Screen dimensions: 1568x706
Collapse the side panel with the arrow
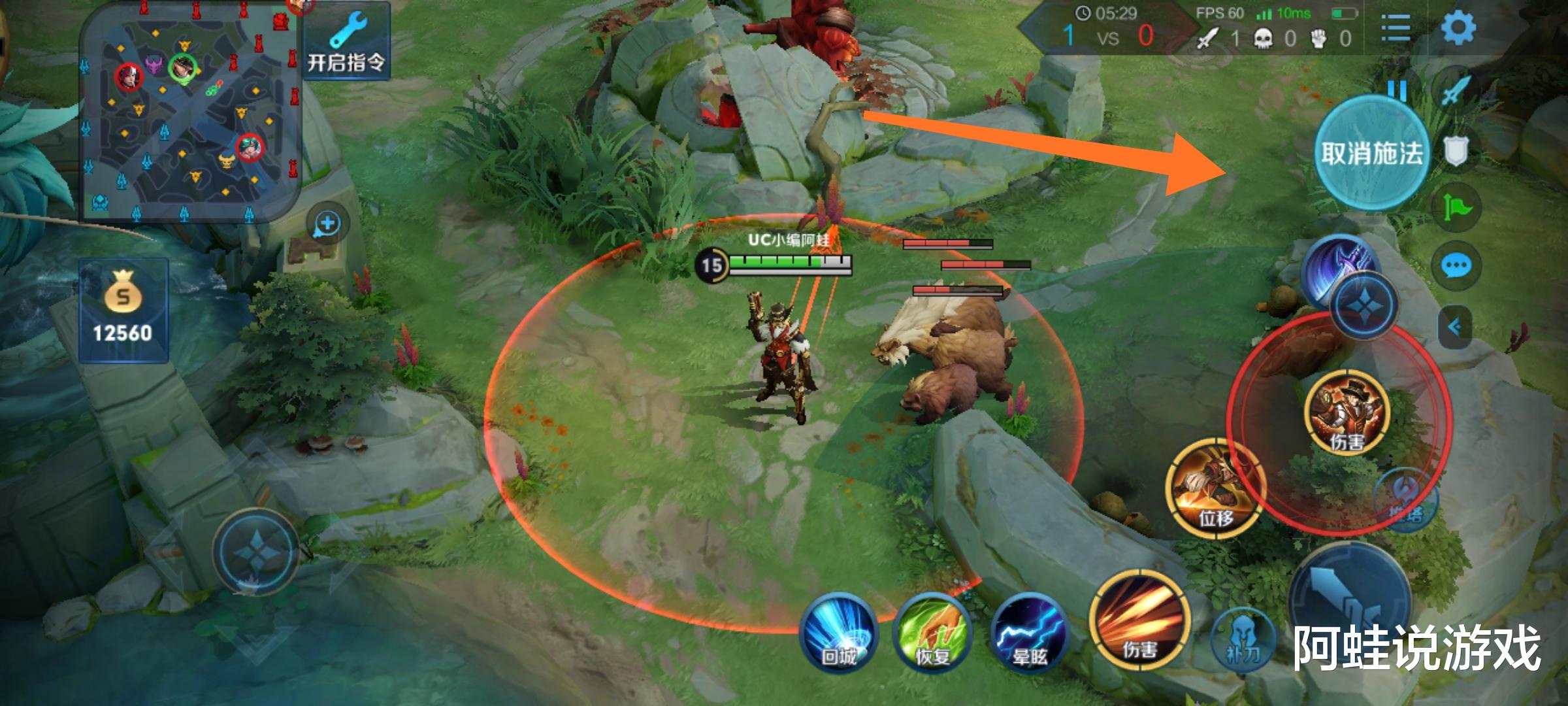point(1456,326)
